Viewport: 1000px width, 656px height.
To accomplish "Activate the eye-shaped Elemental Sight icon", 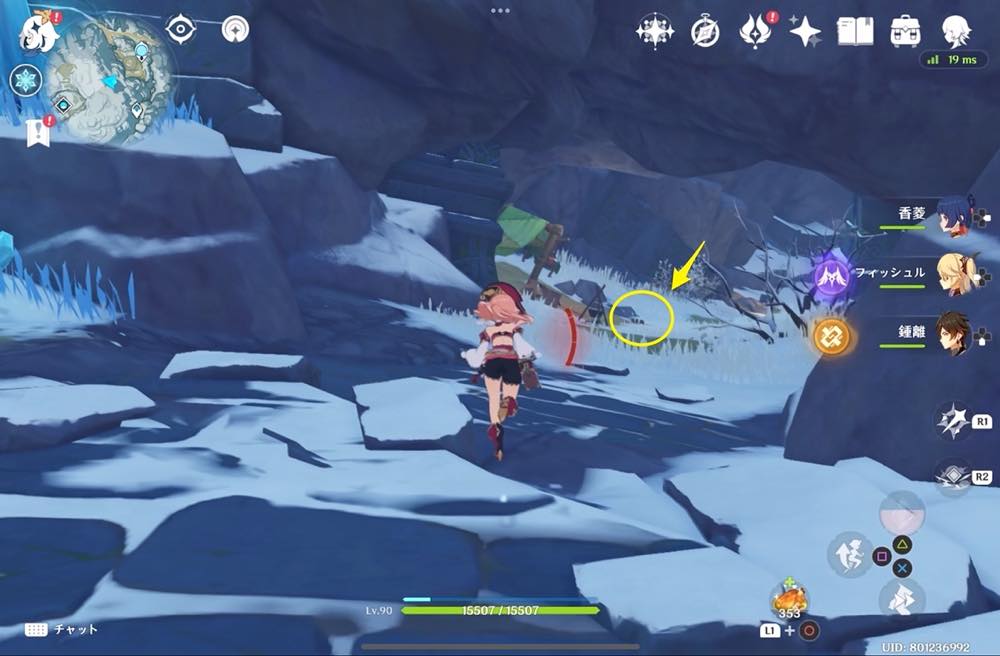I will click(x=180, y=29).
